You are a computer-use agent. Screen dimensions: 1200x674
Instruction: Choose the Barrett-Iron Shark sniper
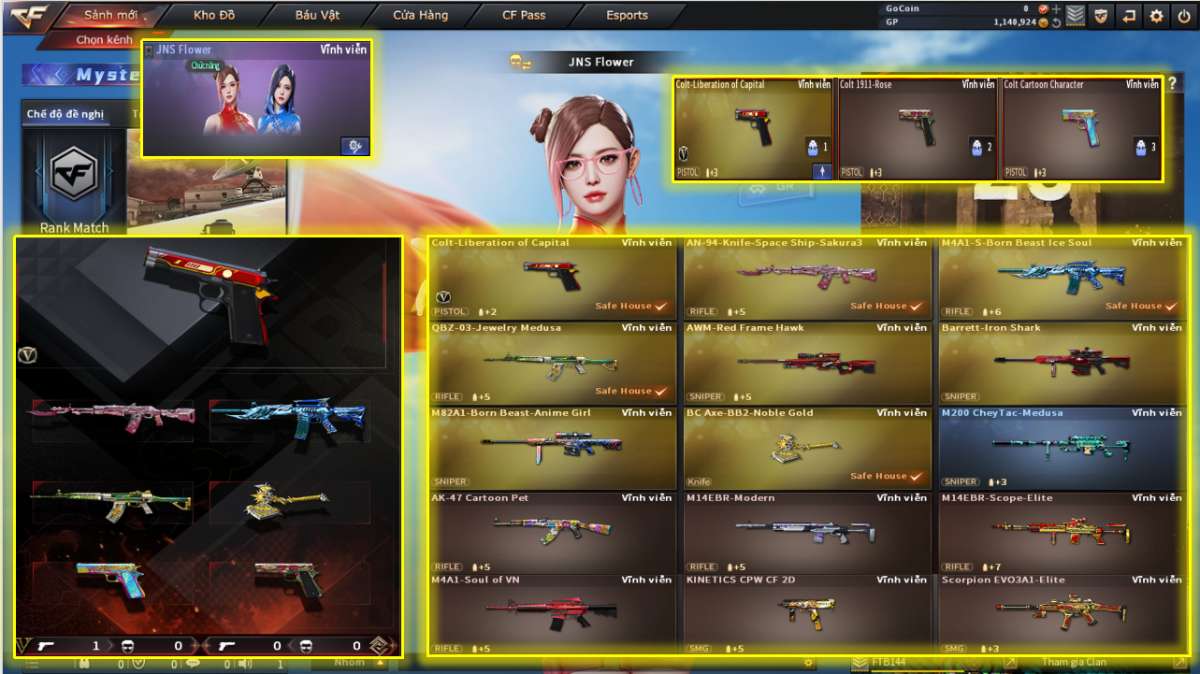point(1063,362)
